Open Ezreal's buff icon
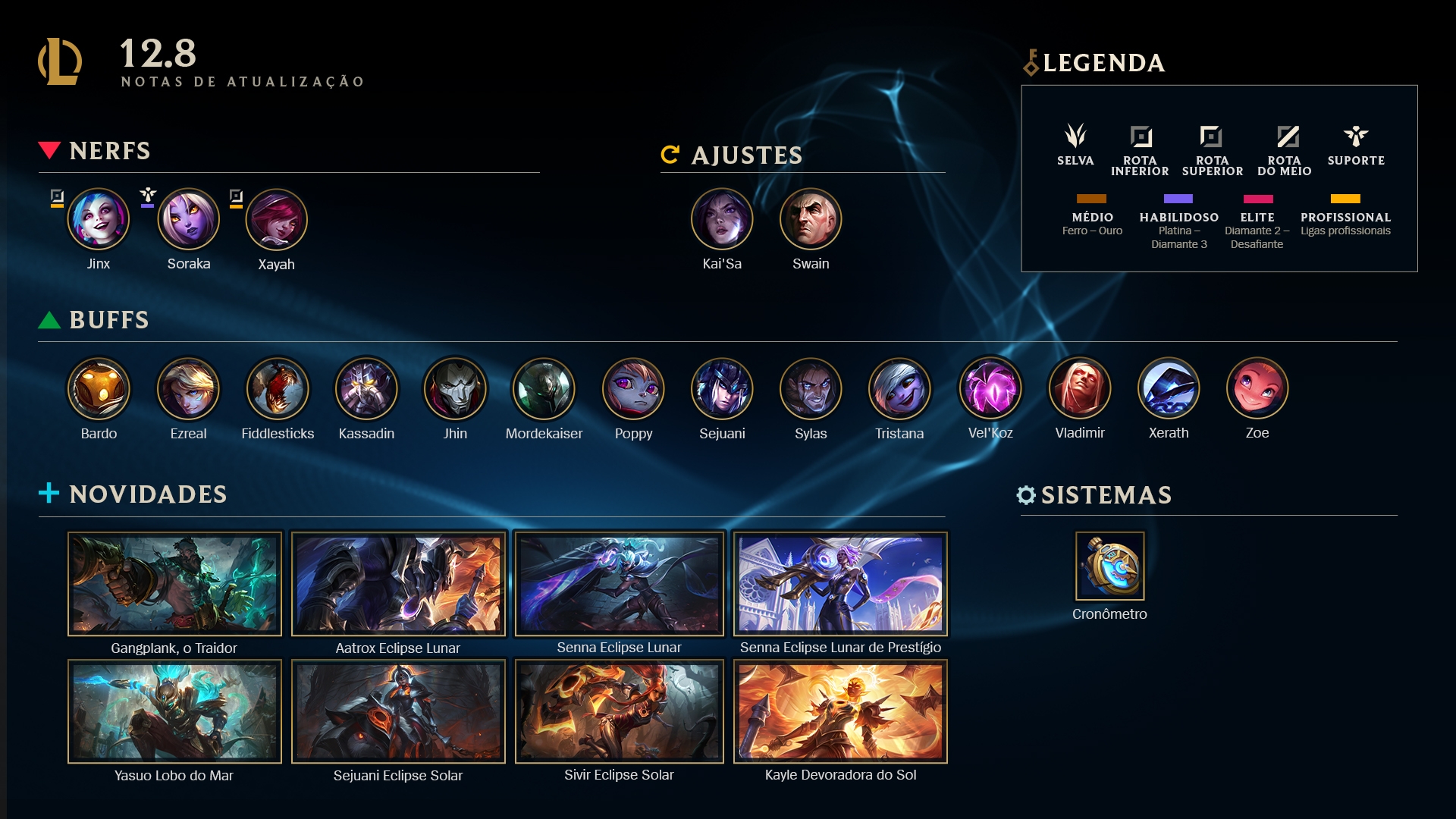1456x819 pixels. coord(188,389)
